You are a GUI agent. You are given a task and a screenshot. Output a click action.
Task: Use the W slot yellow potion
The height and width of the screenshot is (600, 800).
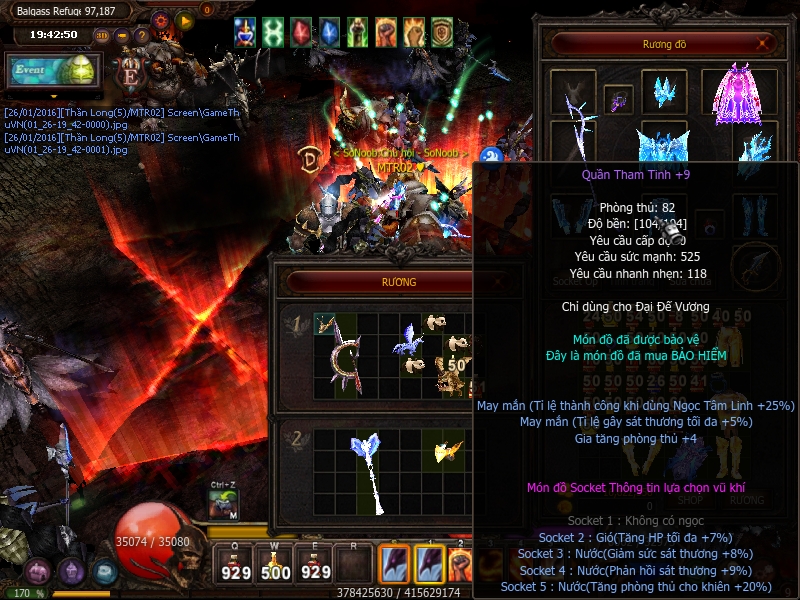point(275,565)
